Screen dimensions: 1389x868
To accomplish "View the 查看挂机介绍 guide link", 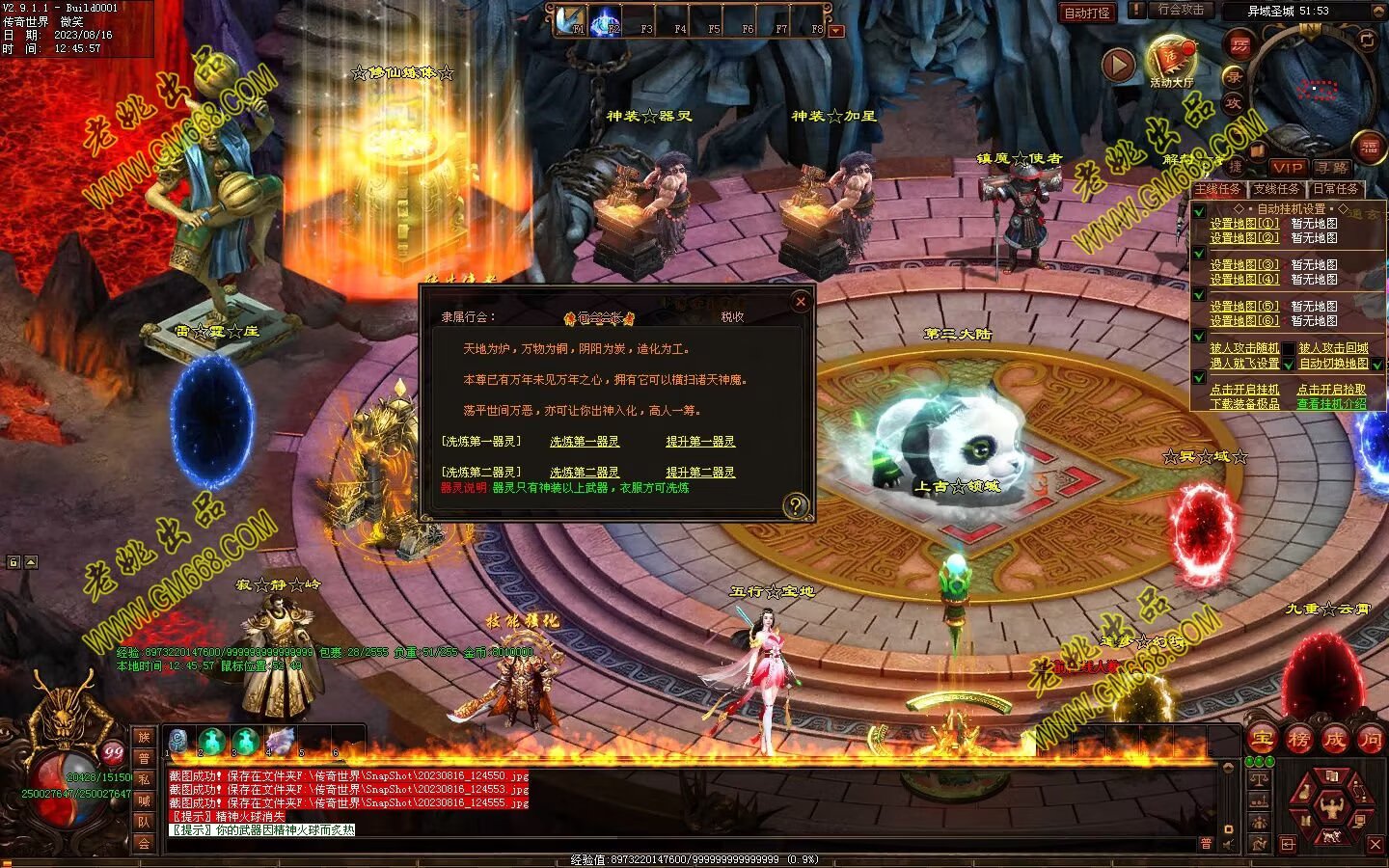I will click(1331, 404).
